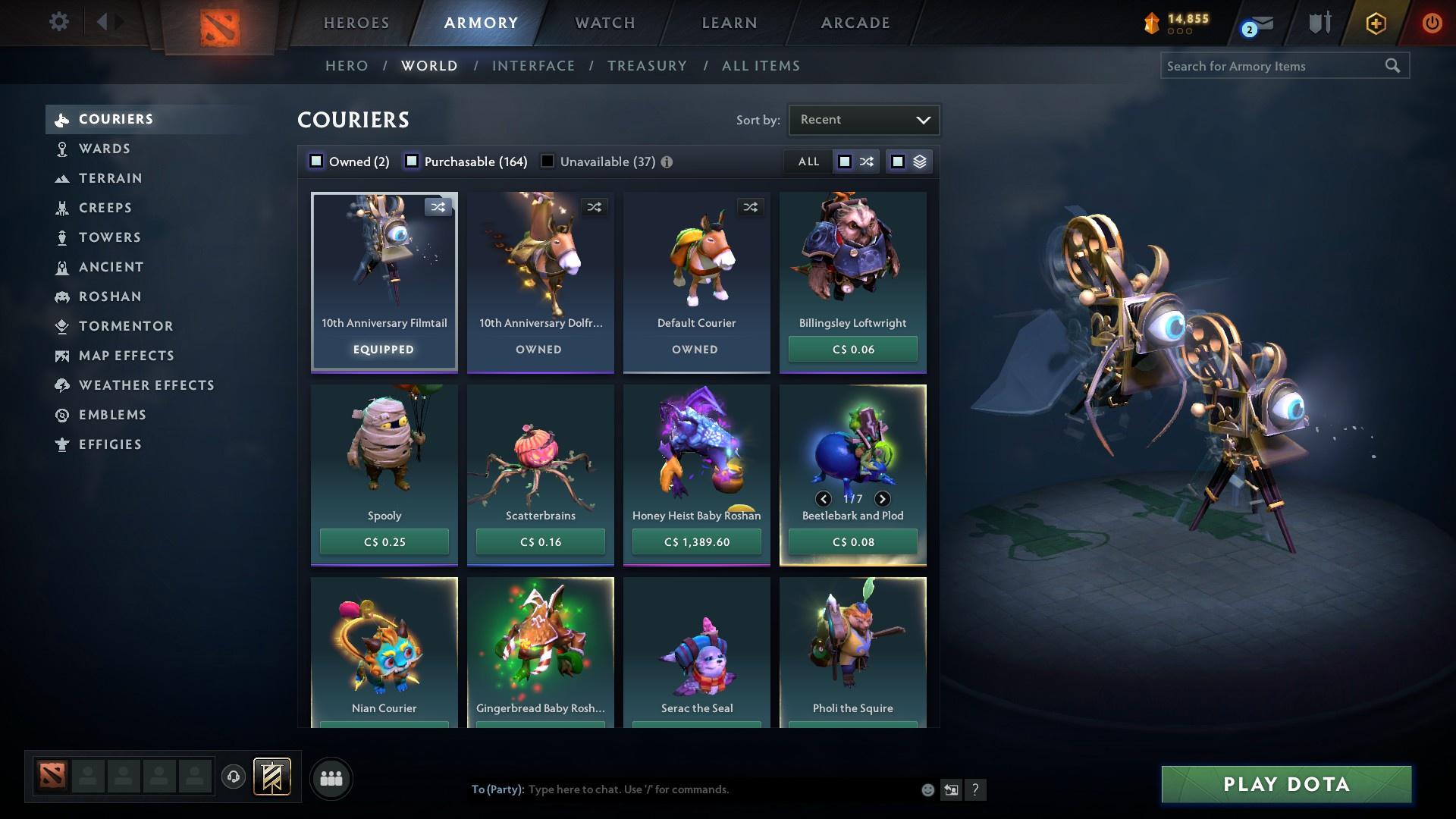Image resolution: width=1456 pixels, height=819 pixels.
Task: Click the Effigies sidebar icon
Action: [x=64, y=444]
